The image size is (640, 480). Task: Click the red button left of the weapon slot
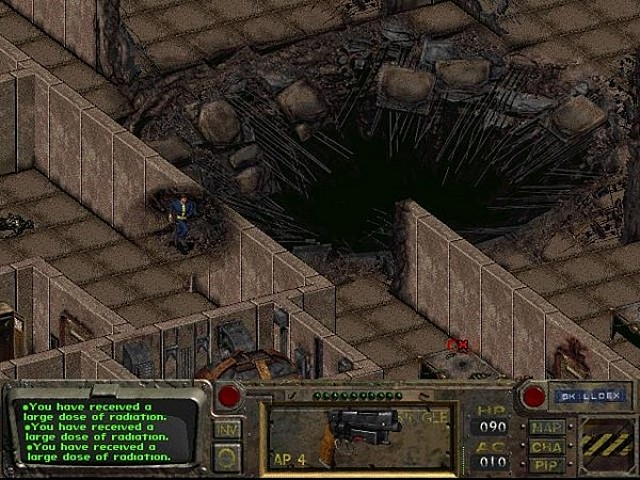click(x=229, y=396)
